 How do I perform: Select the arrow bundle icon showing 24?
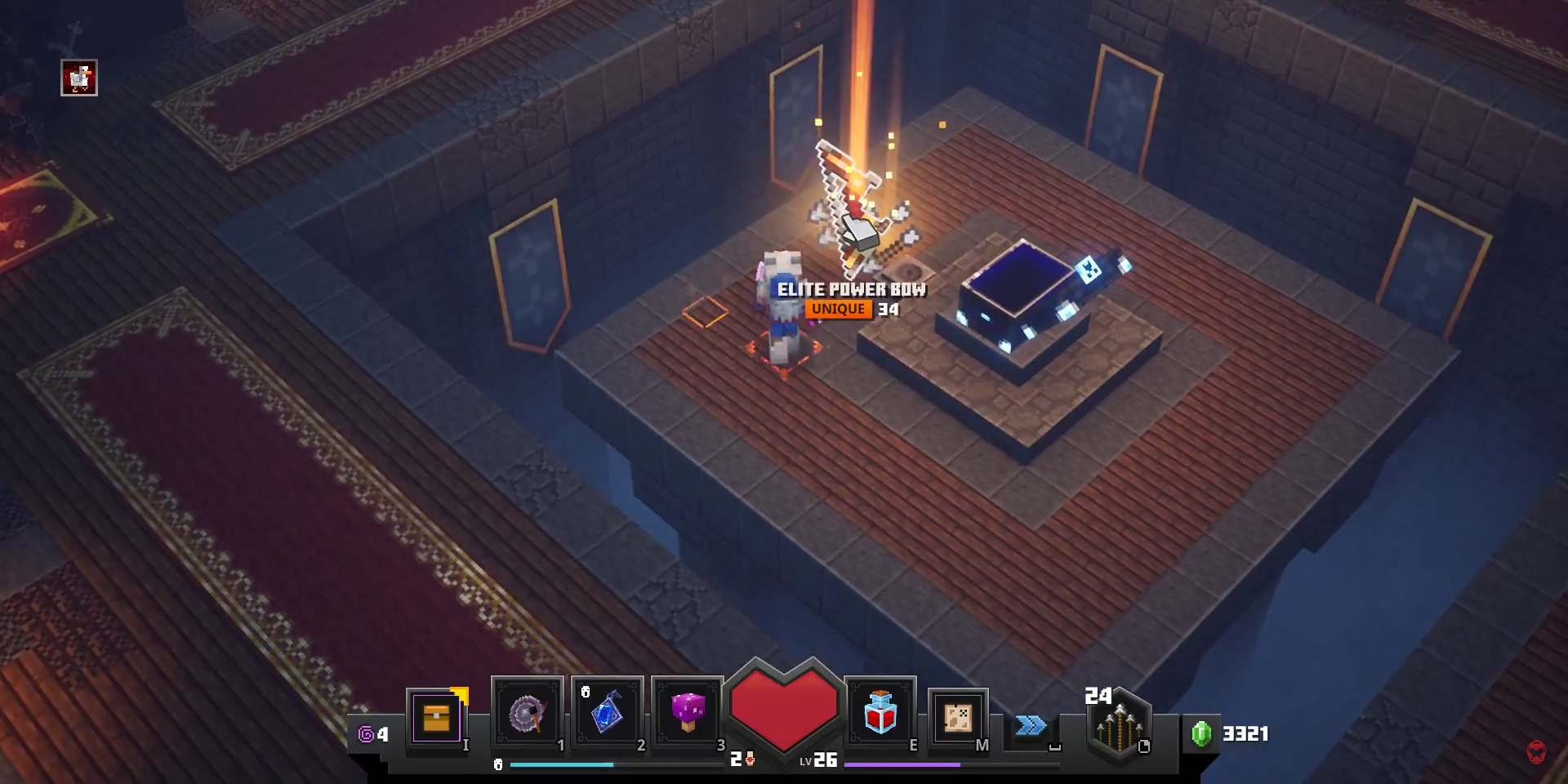(x=1118, y=727)
